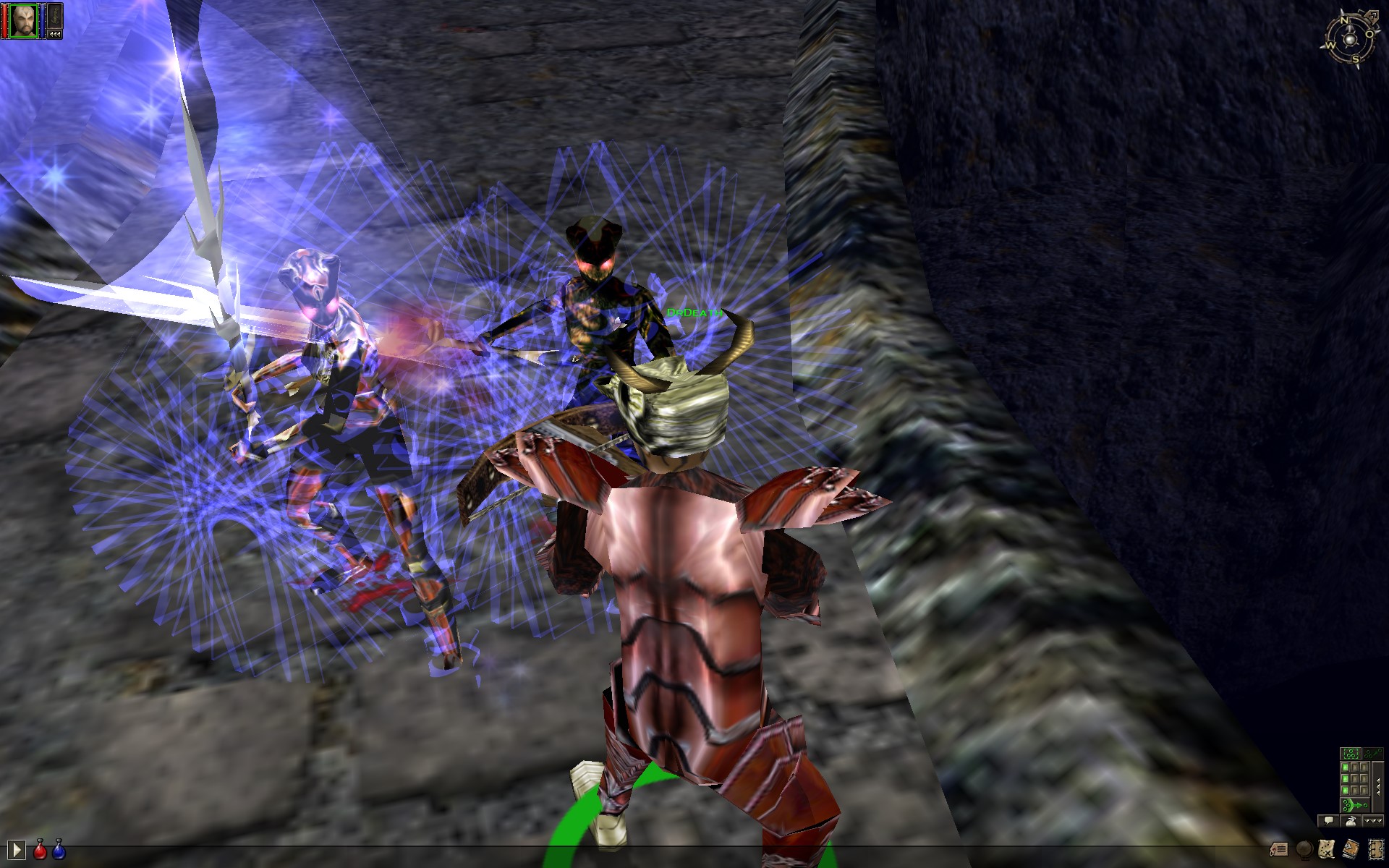Click the play arrow button
The width and height of the screenshot is (1389, 868).
coord(16,849)
